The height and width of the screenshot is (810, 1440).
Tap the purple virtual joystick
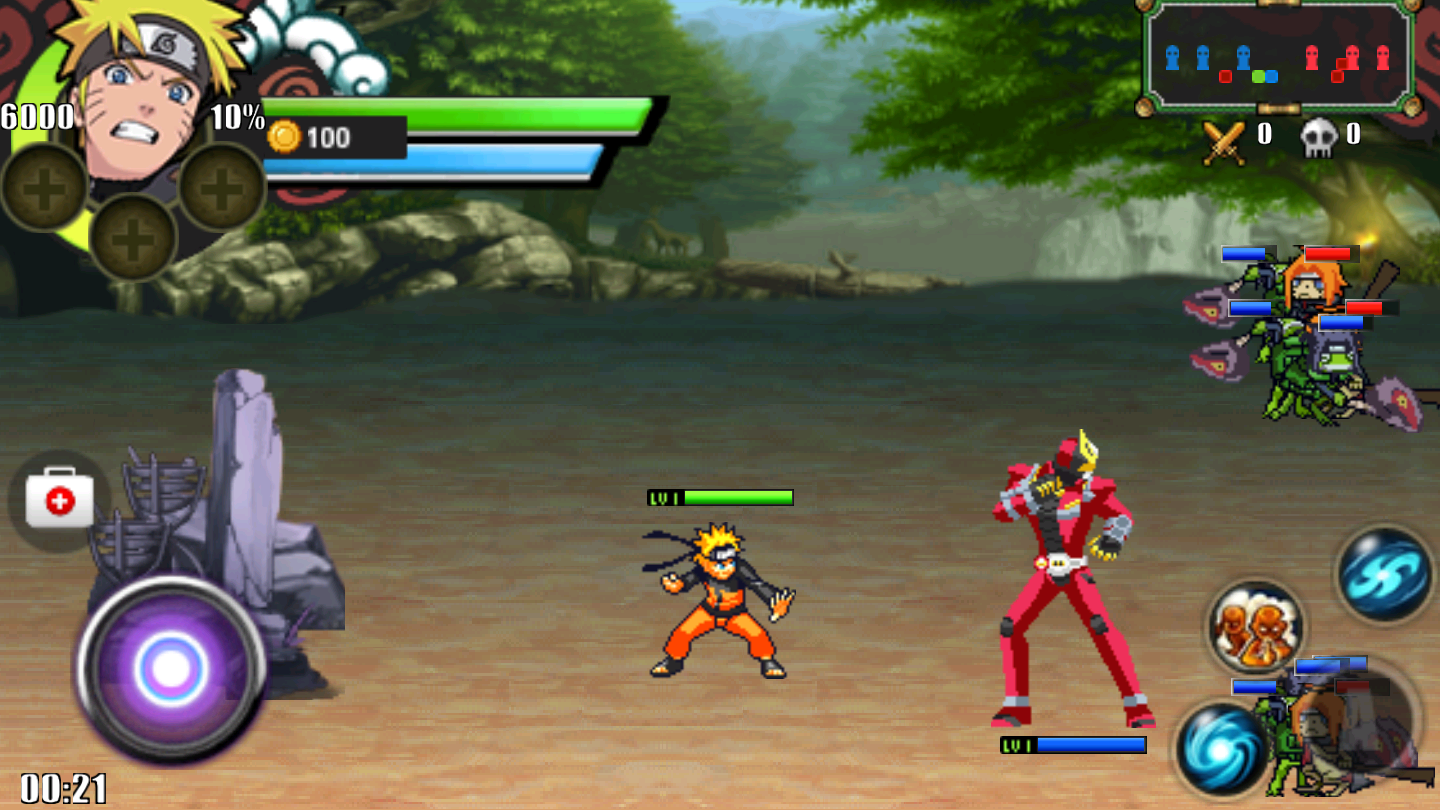tap(171, 667)
